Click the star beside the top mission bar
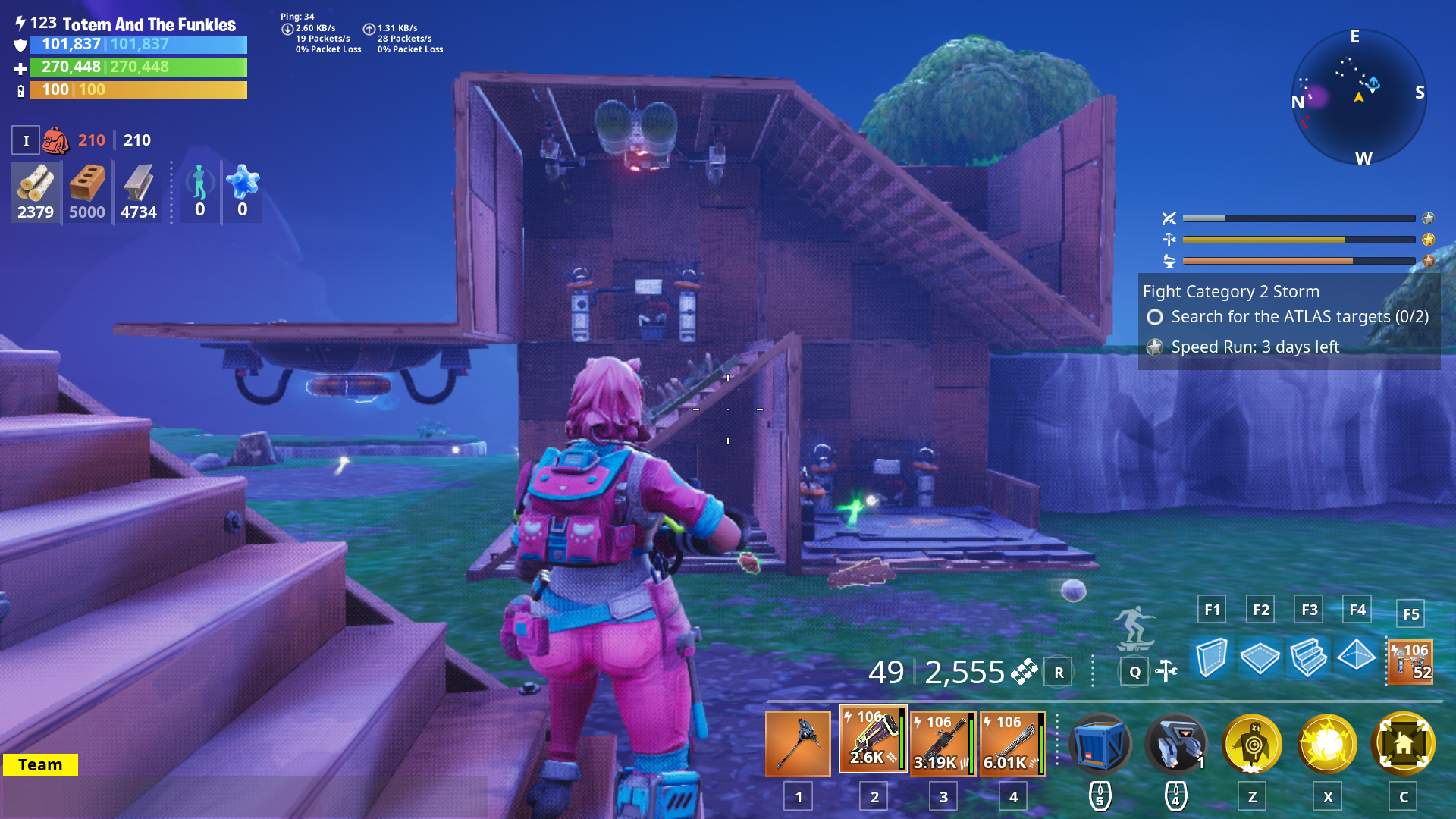The width and height of the screenshot is (1456, 819). (1428, 218)
